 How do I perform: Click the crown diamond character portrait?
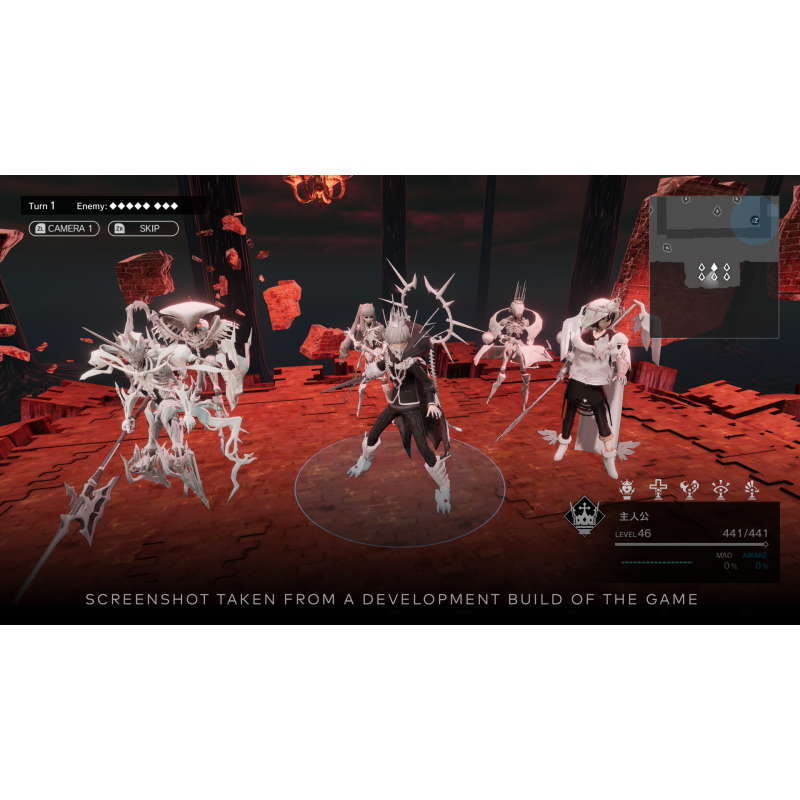[584, 516]
